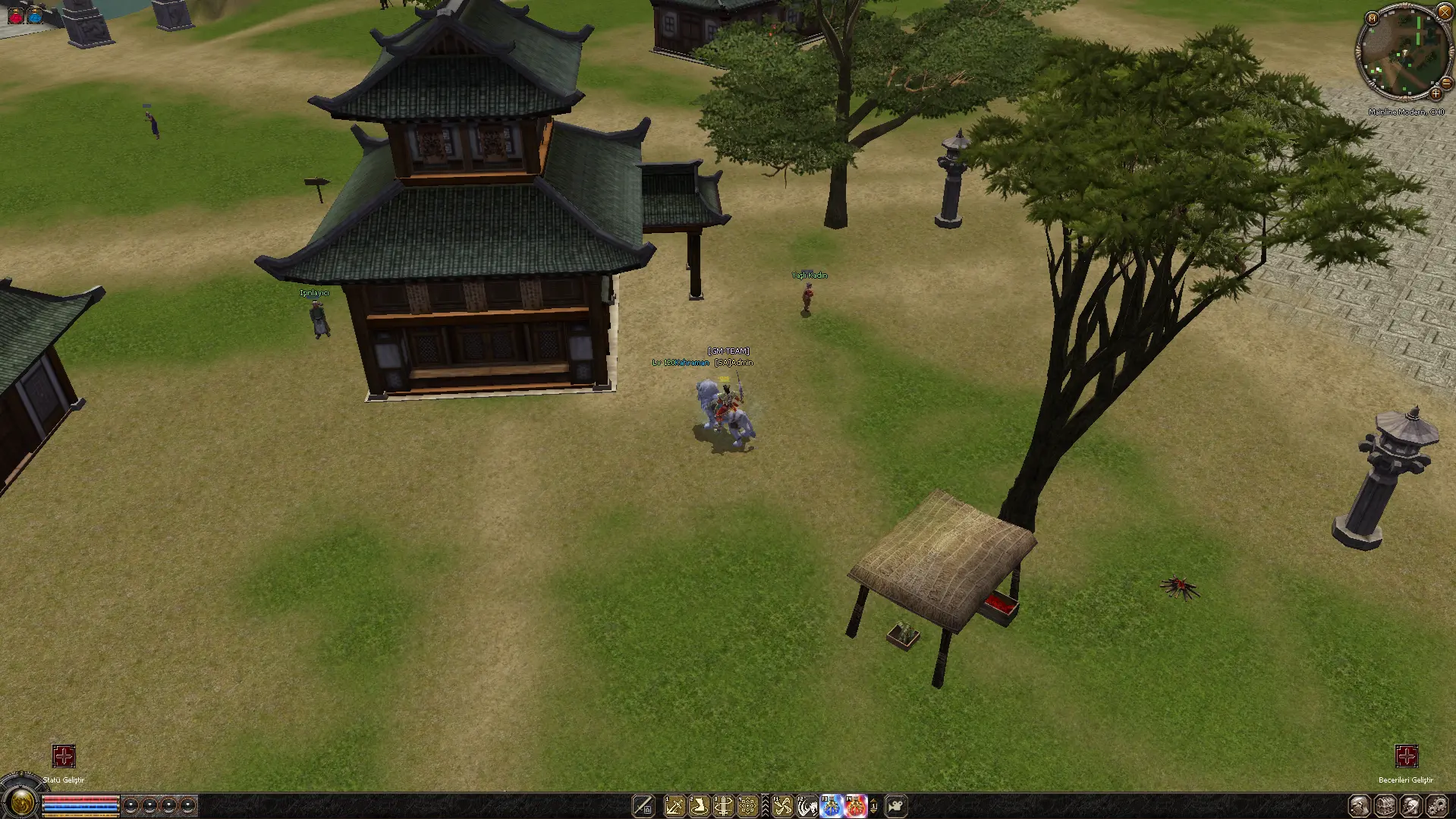Click the camera icon on the taskbar
This screenshot has width=1456, height=819.
896,805
